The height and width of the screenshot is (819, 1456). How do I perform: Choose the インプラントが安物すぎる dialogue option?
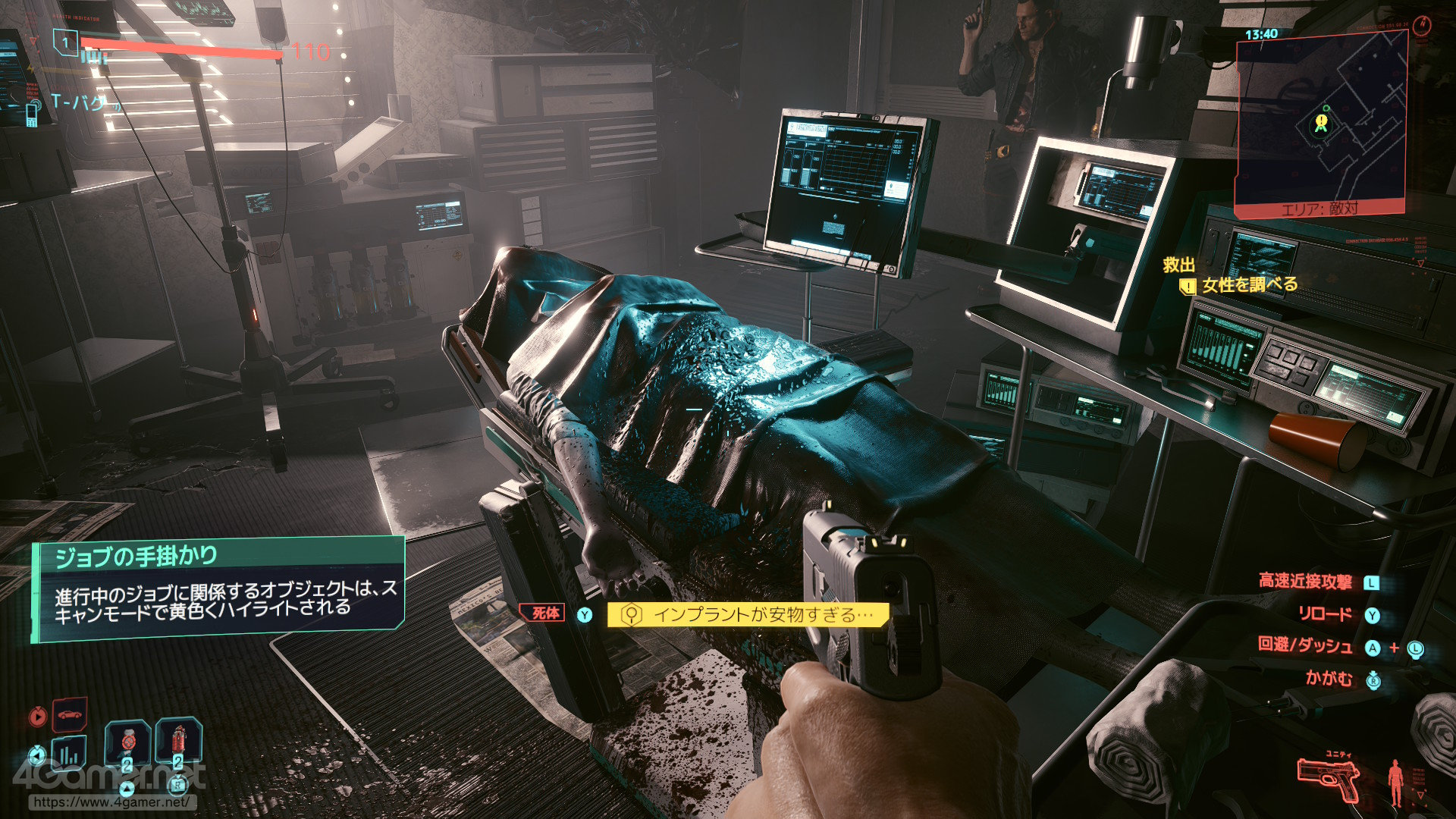click(747, 614)
